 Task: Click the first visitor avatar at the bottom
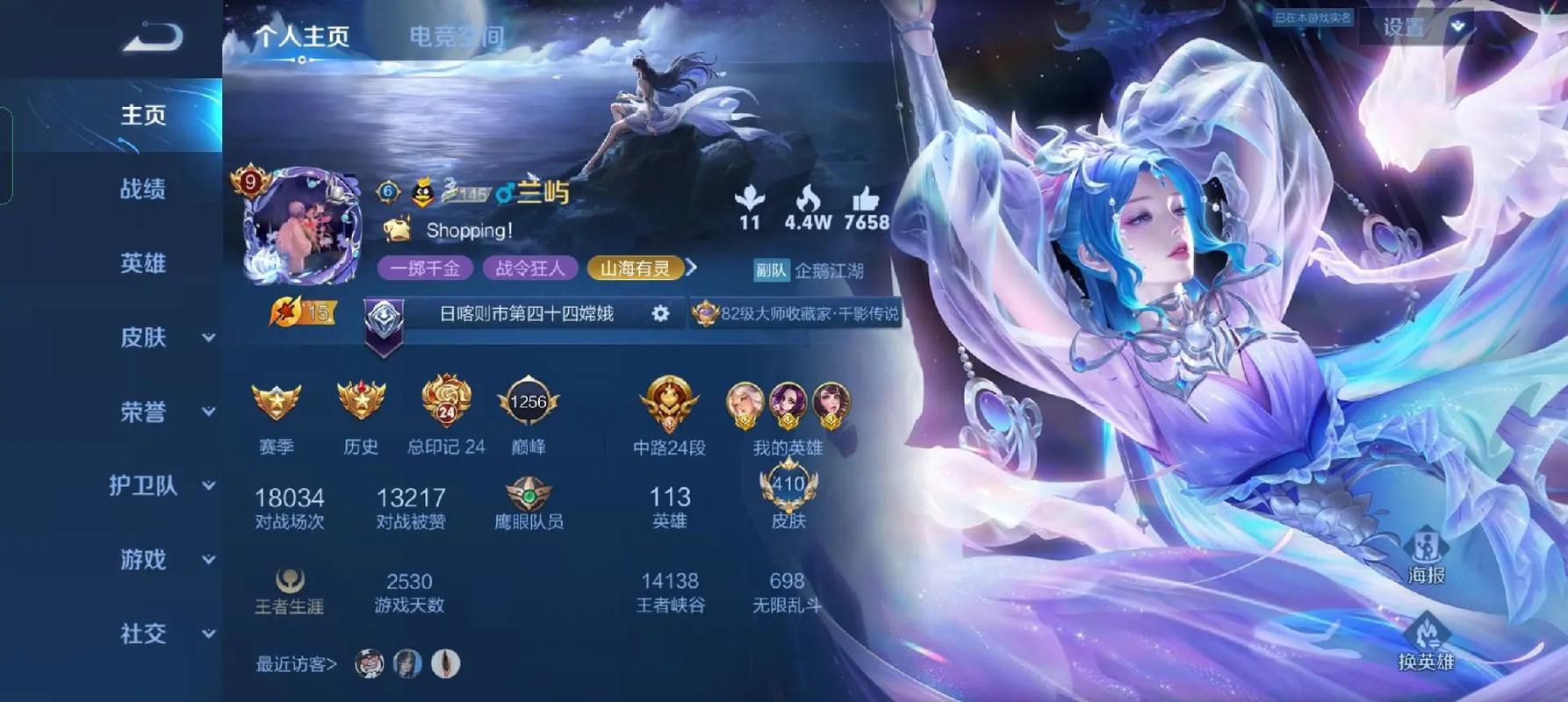pyautogui.click(x=369, y=664)
